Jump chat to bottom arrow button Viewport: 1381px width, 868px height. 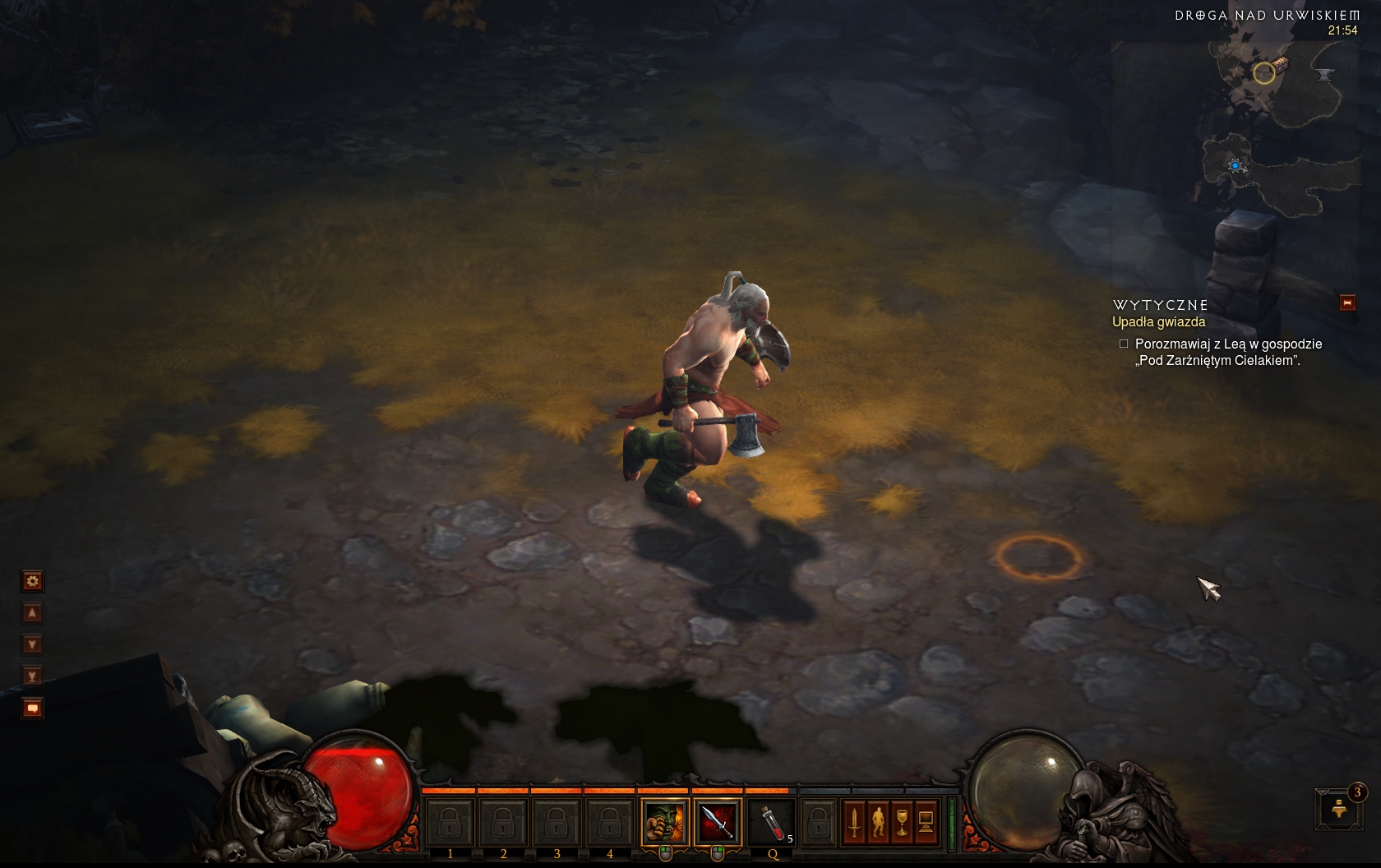pyautogui.click(x=33, y=676)
